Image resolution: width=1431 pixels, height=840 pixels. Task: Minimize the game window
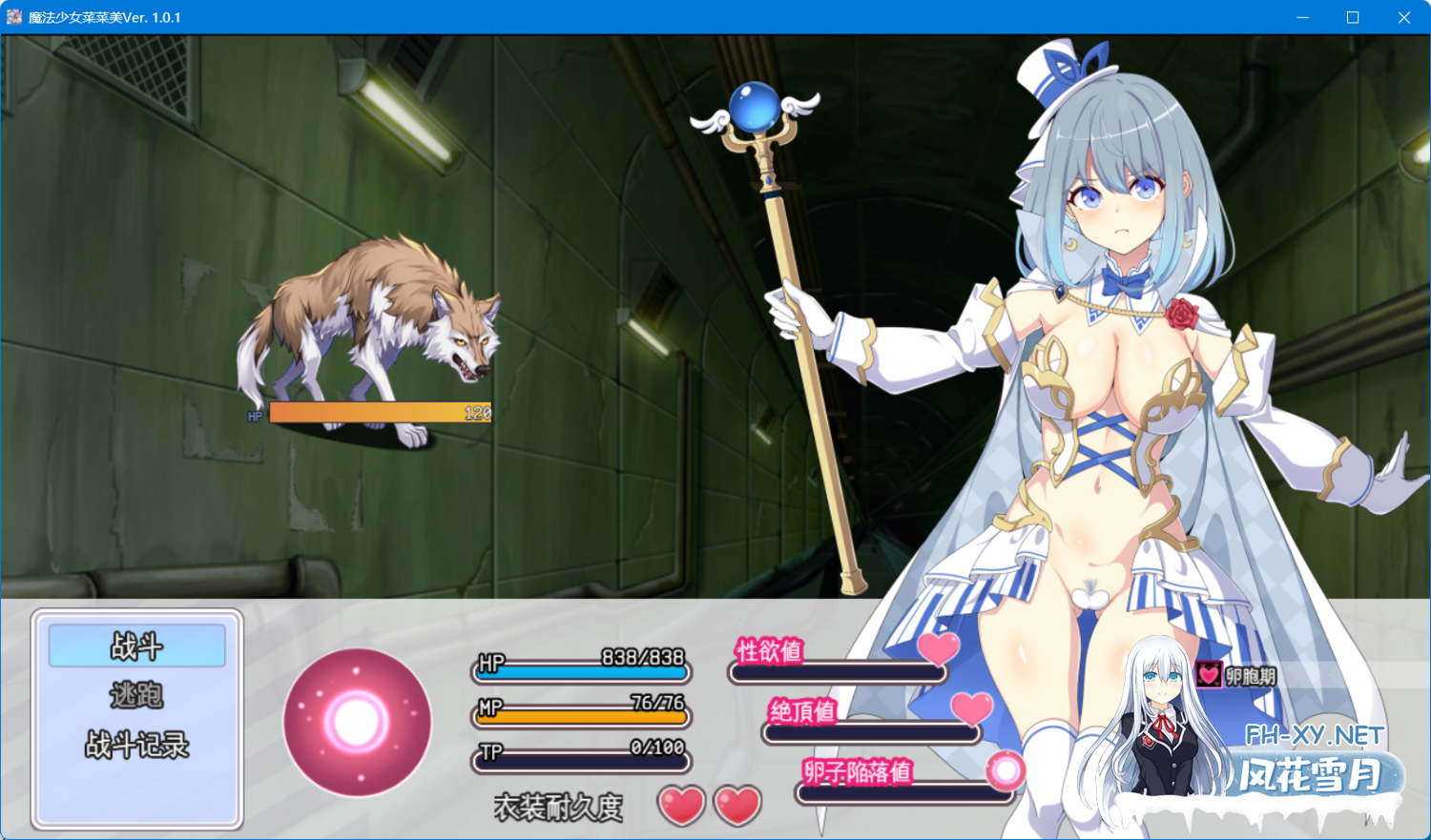pyautogui.click(x=1302, y=17)
